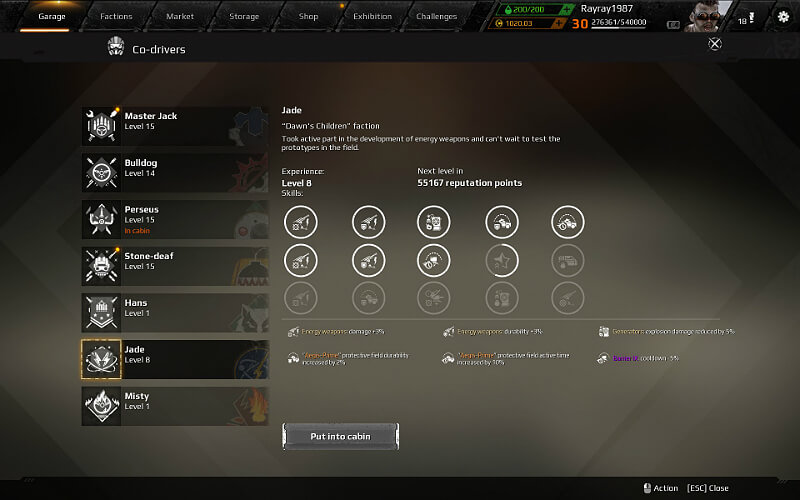Image resolution: width=800 pixels, height=500 pixels.
Task: Open the settings gear menu
Action: click(783, 17)
